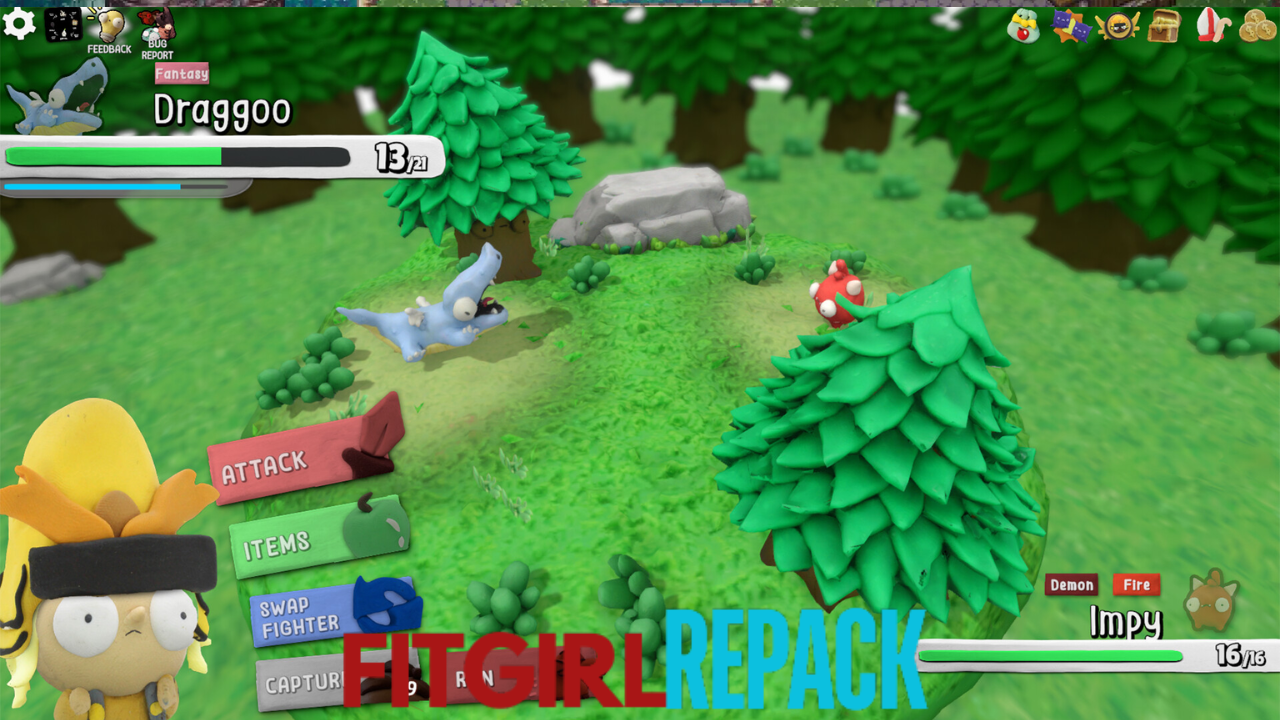
Task: Open the winged trainer badge icon
Action: pos(1117,25)
